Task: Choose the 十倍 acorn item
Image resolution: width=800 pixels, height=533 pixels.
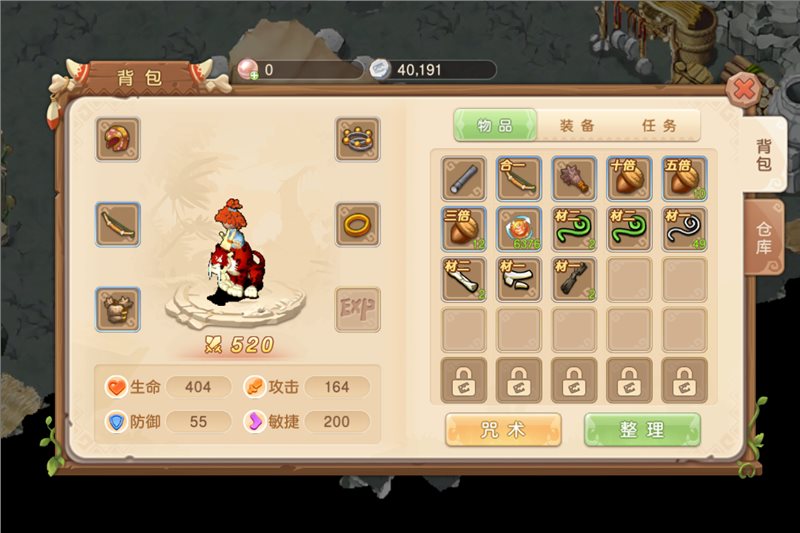Action: tap(629, 179)
